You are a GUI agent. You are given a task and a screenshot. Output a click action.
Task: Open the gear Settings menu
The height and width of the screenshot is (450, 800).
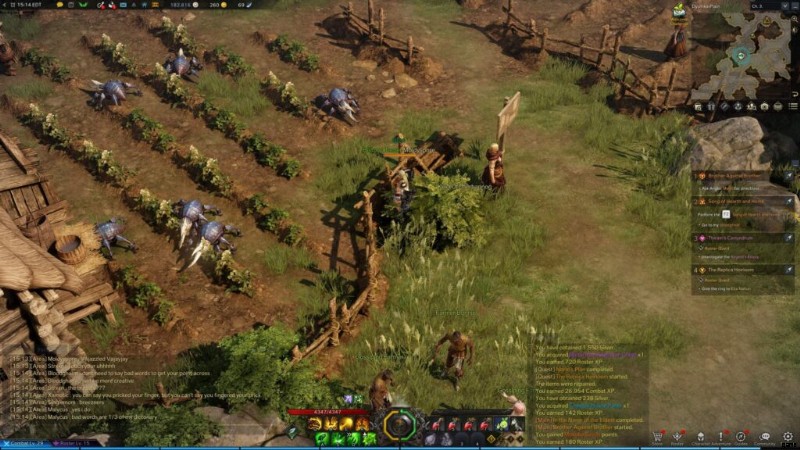788,437
